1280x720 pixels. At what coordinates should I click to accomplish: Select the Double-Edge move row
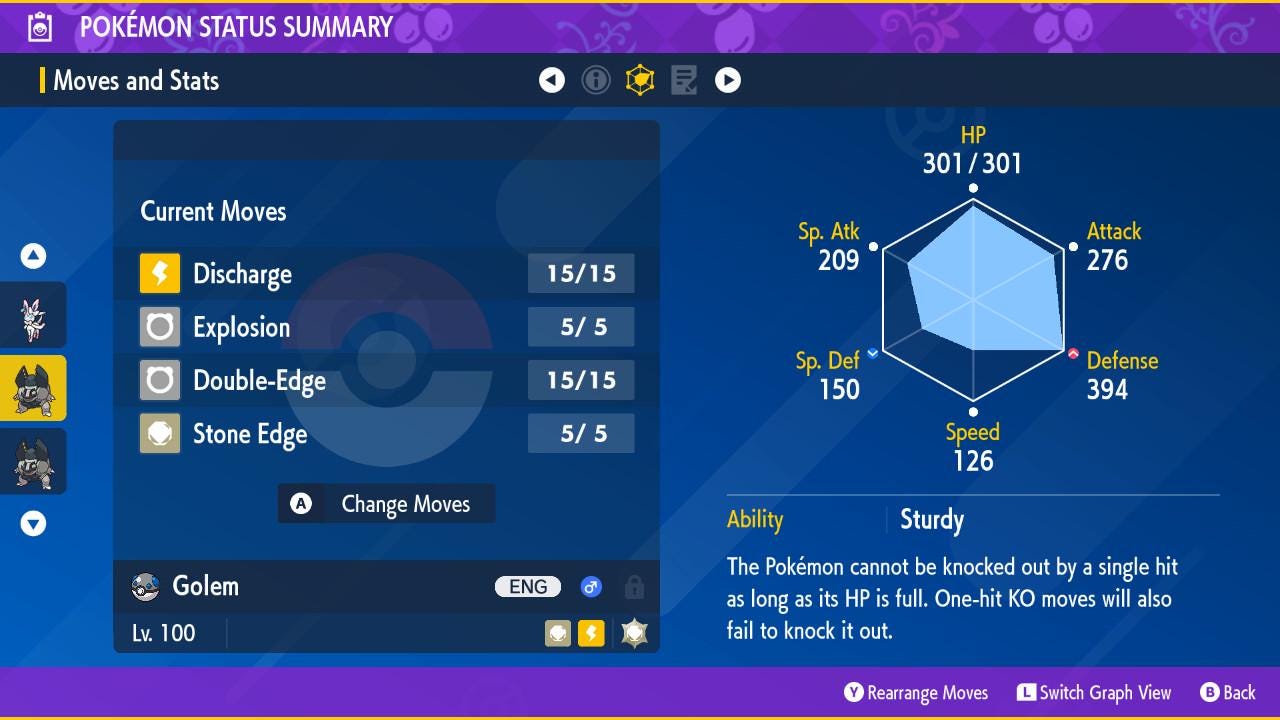point(386,380)
